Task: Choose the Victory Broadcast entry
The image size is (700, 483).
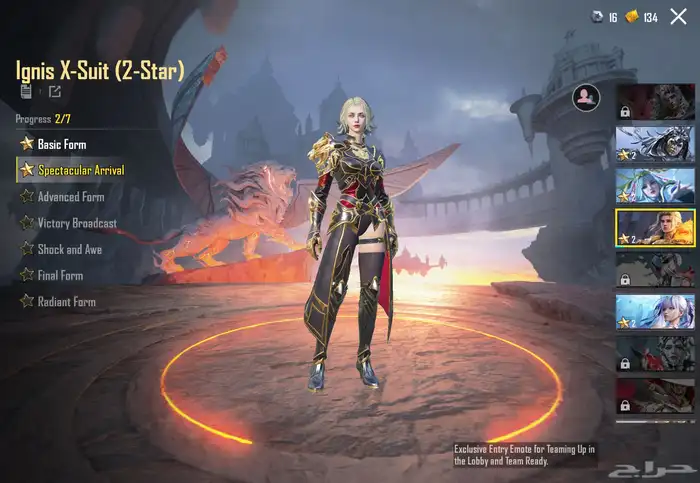Action: tap(76, 223)
